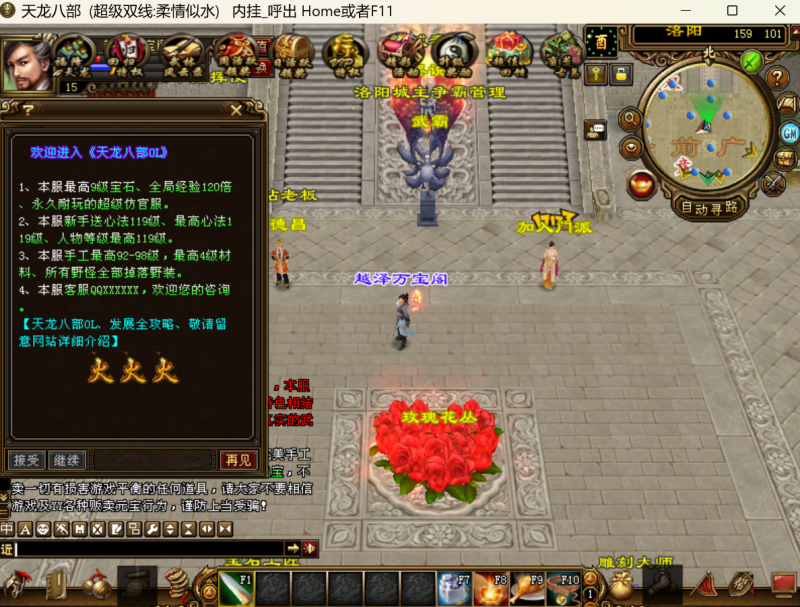Open the smiley emoticon chat button
The image size is (800, 607).
pyautogui.click(x=43, y=528)
